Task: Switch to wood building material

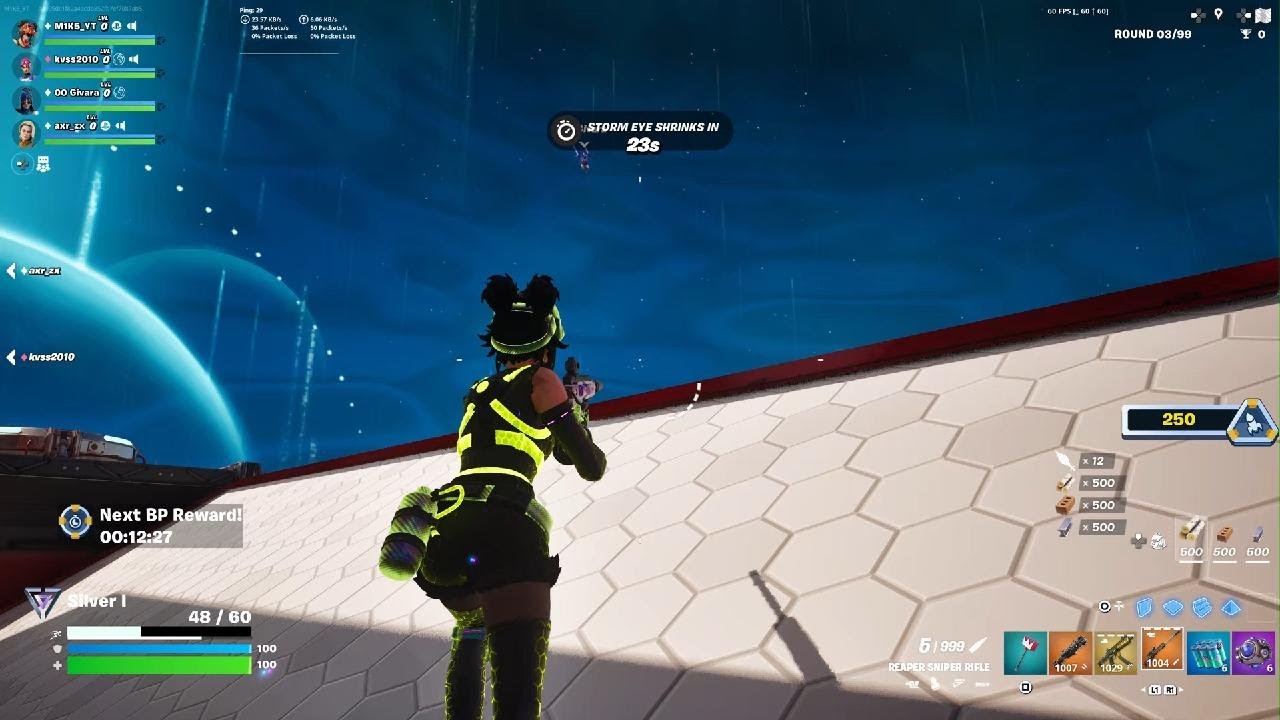Action: tap(1191, 536)
